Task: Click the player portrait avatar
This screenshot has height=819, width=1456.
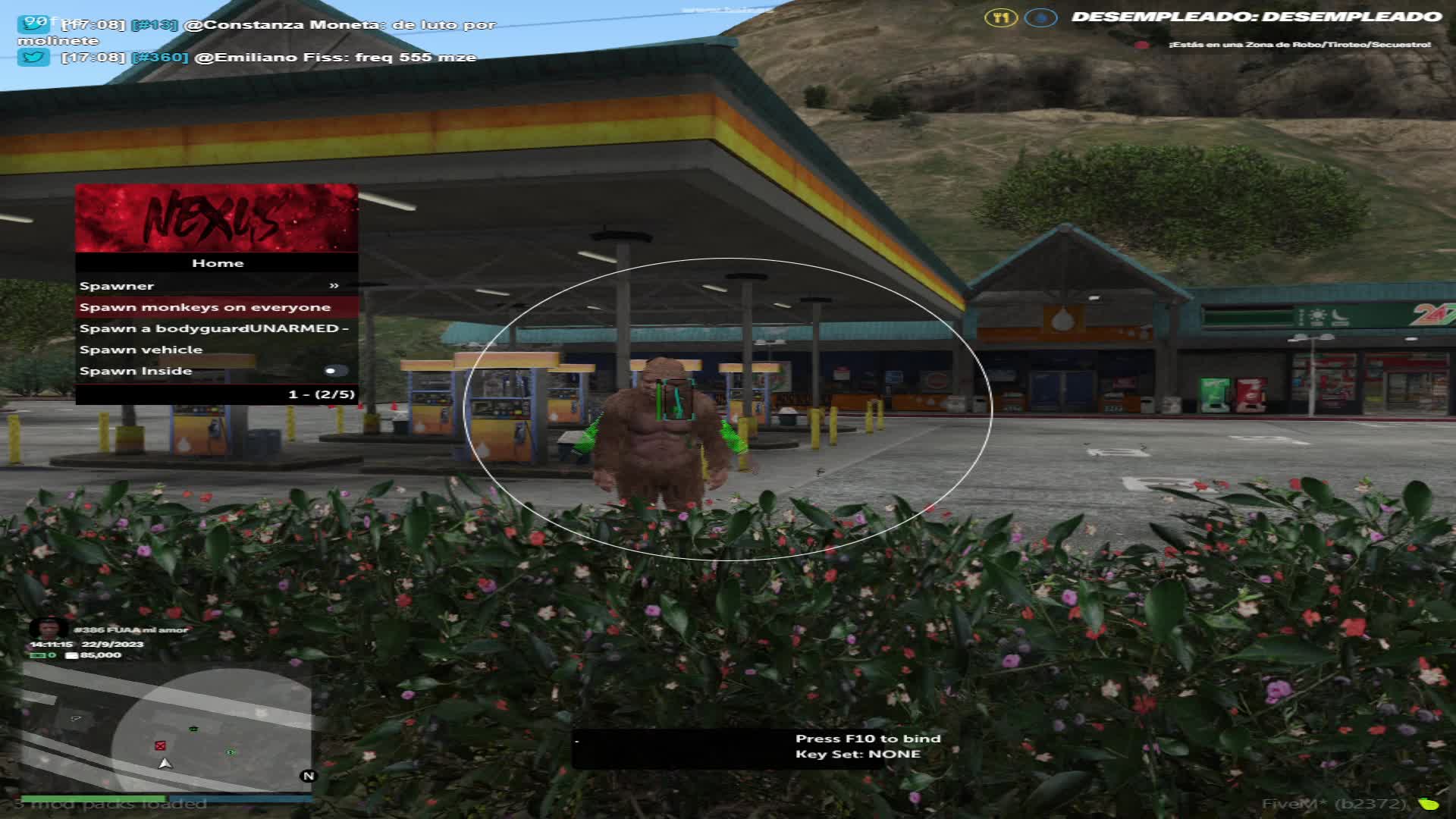Action: [x=49, y=628]
